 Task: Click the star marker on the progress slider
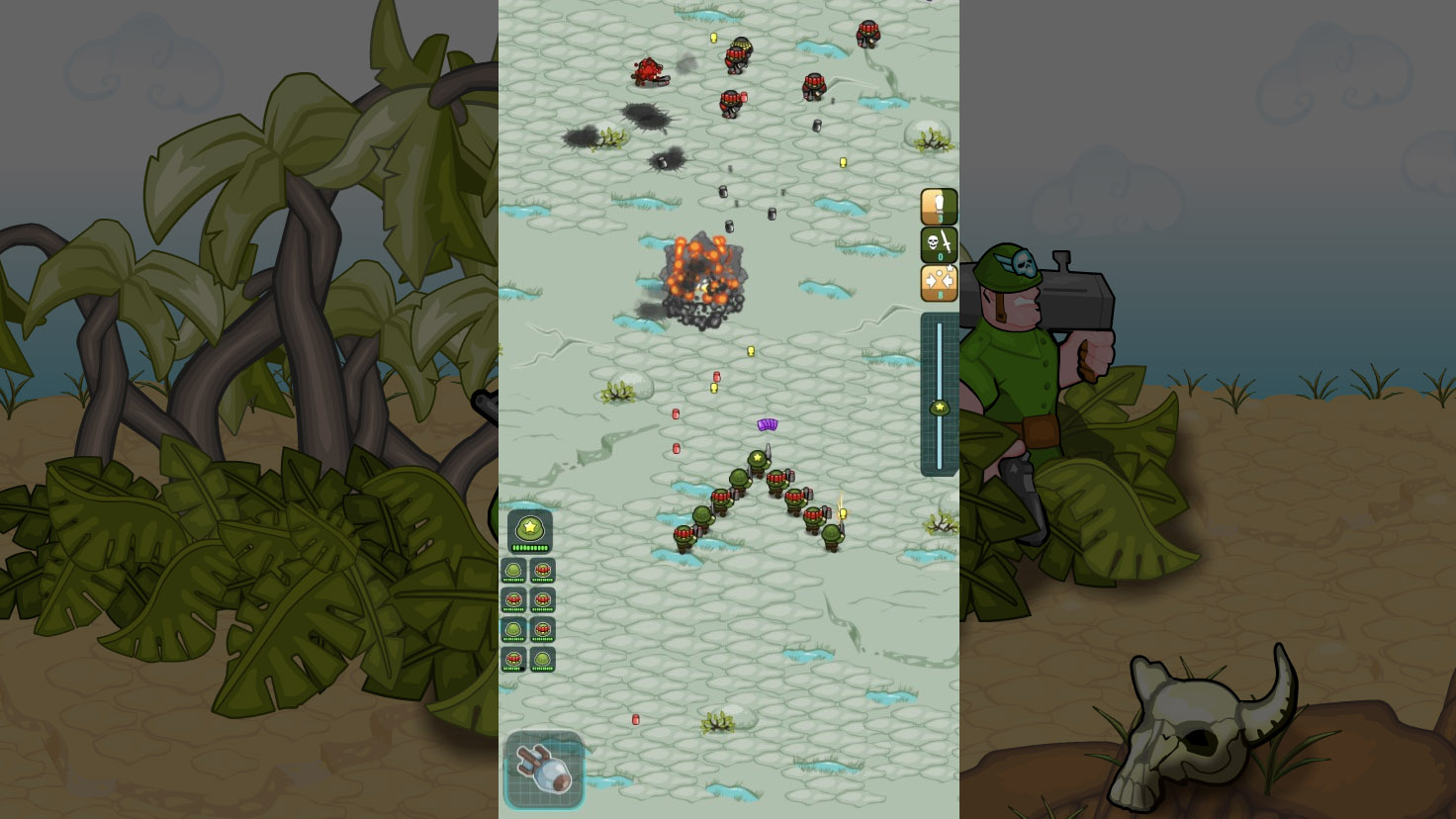pos(938,406)
